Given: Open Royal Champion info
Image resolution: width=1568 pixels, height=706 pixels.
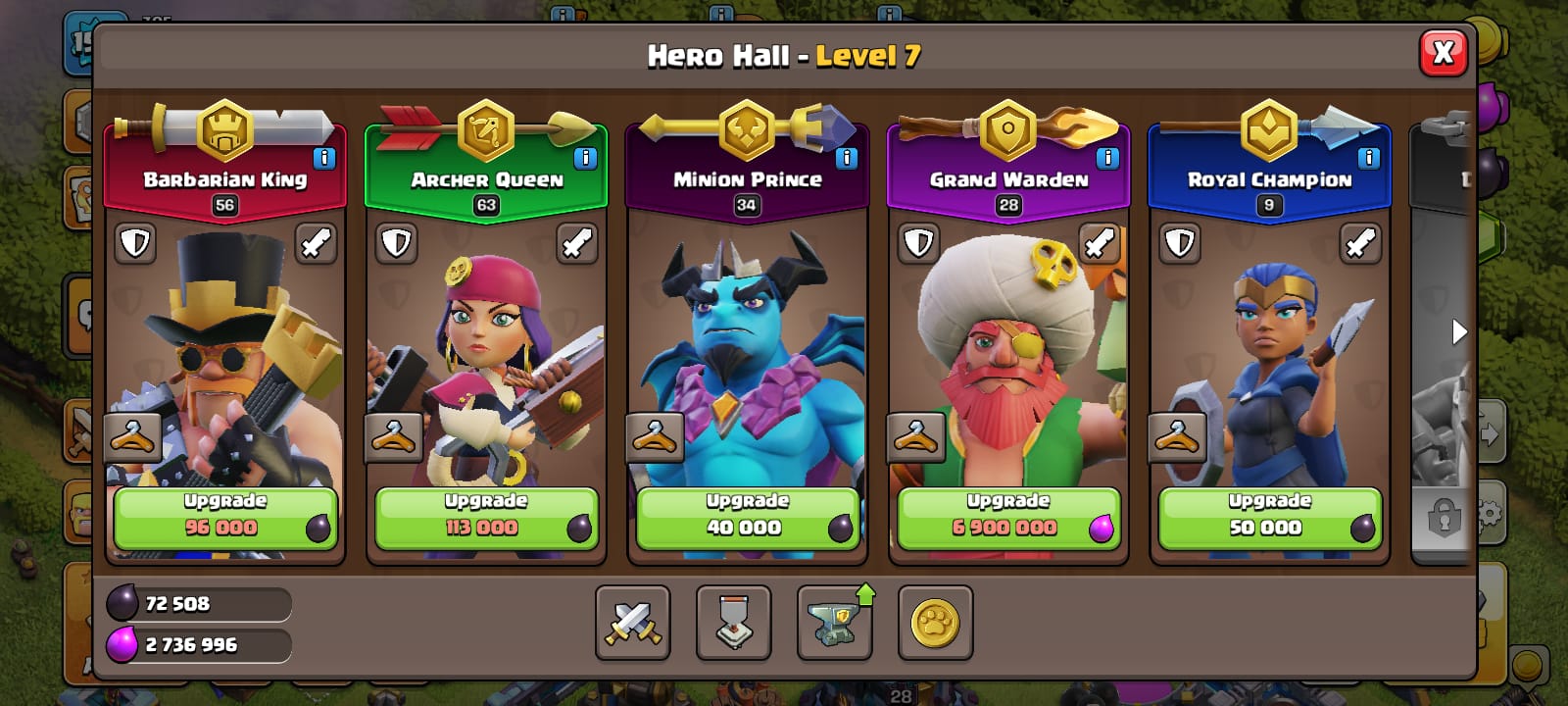Looking at the screenshot, I should 1368,158.
